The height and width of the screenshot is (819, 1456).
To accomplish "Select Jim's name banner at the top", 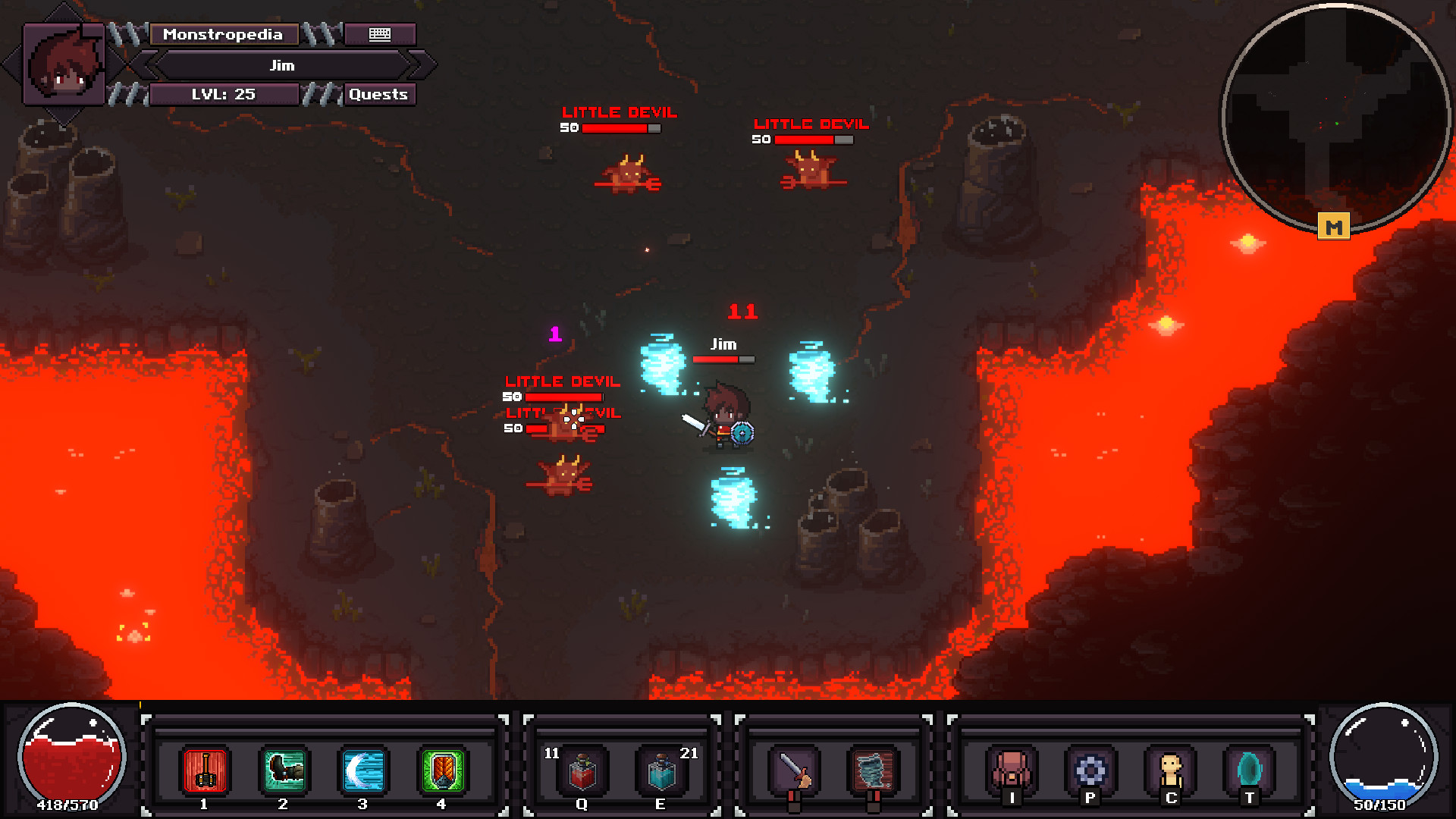I will 281,65.
